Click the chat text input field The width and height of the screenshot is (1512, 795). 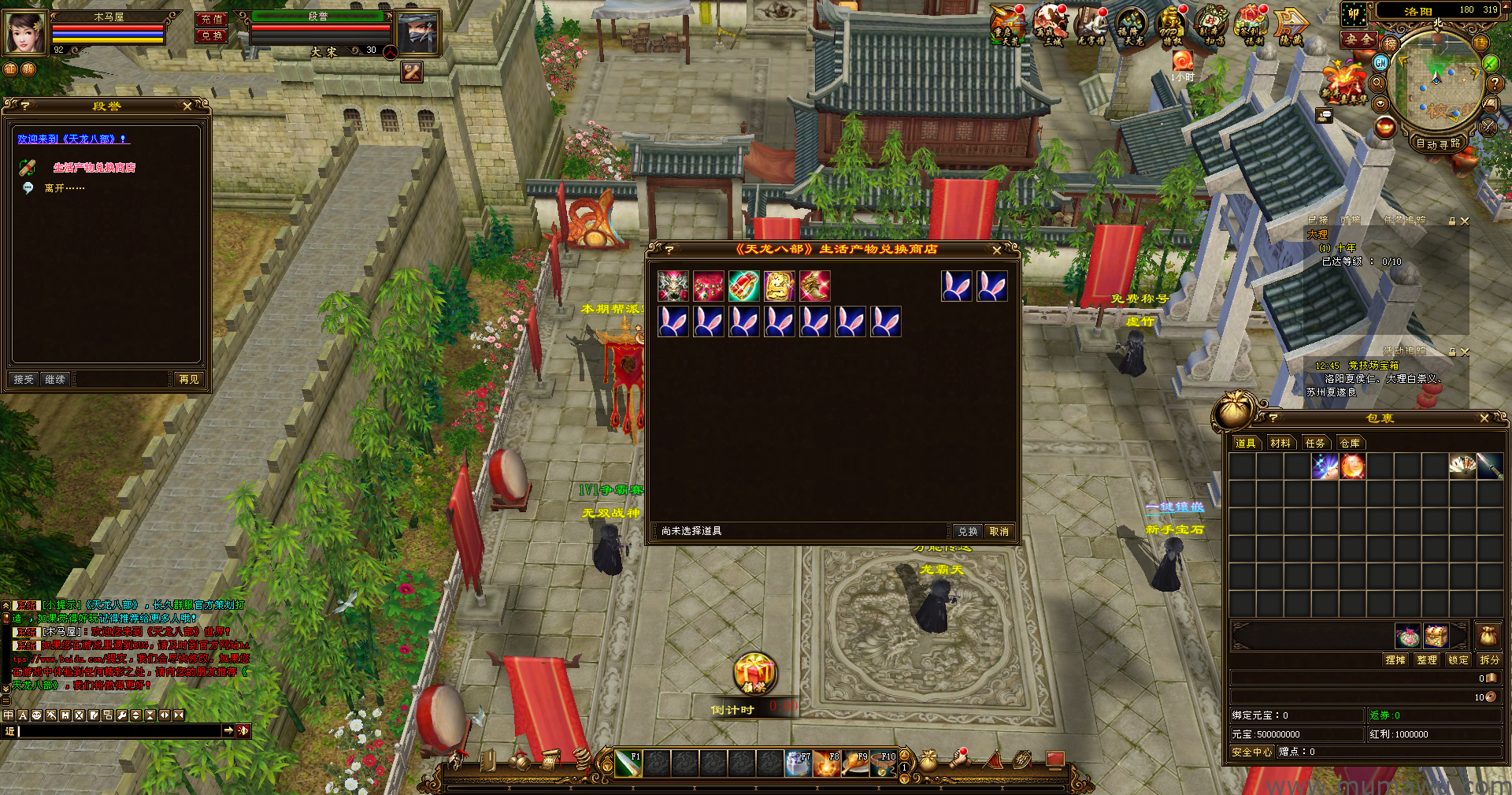click(x=118, y=732)
